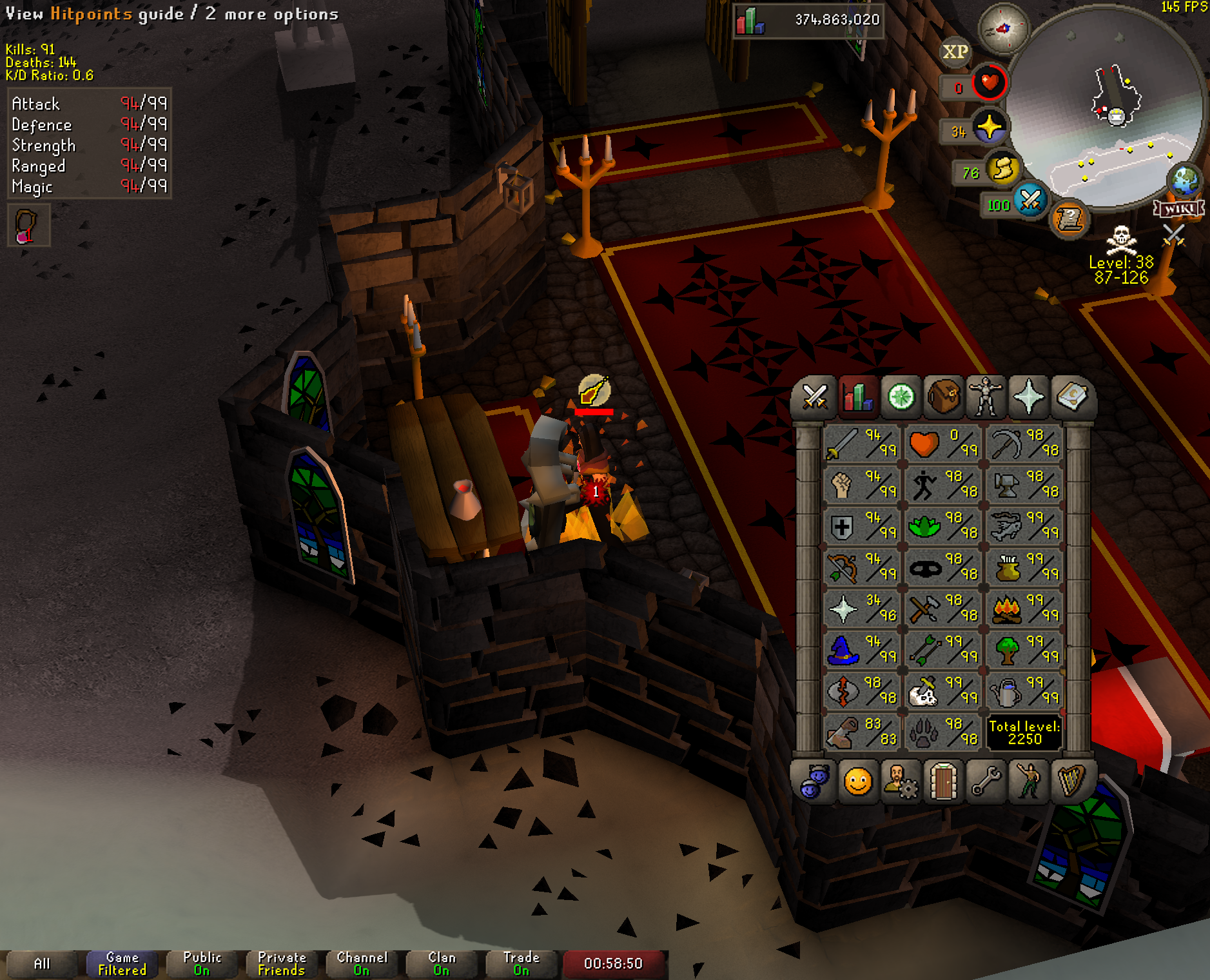1210x980 pixels.
Task: Switch to the Magic spellbook tab
Action: tap(1071, 397)
